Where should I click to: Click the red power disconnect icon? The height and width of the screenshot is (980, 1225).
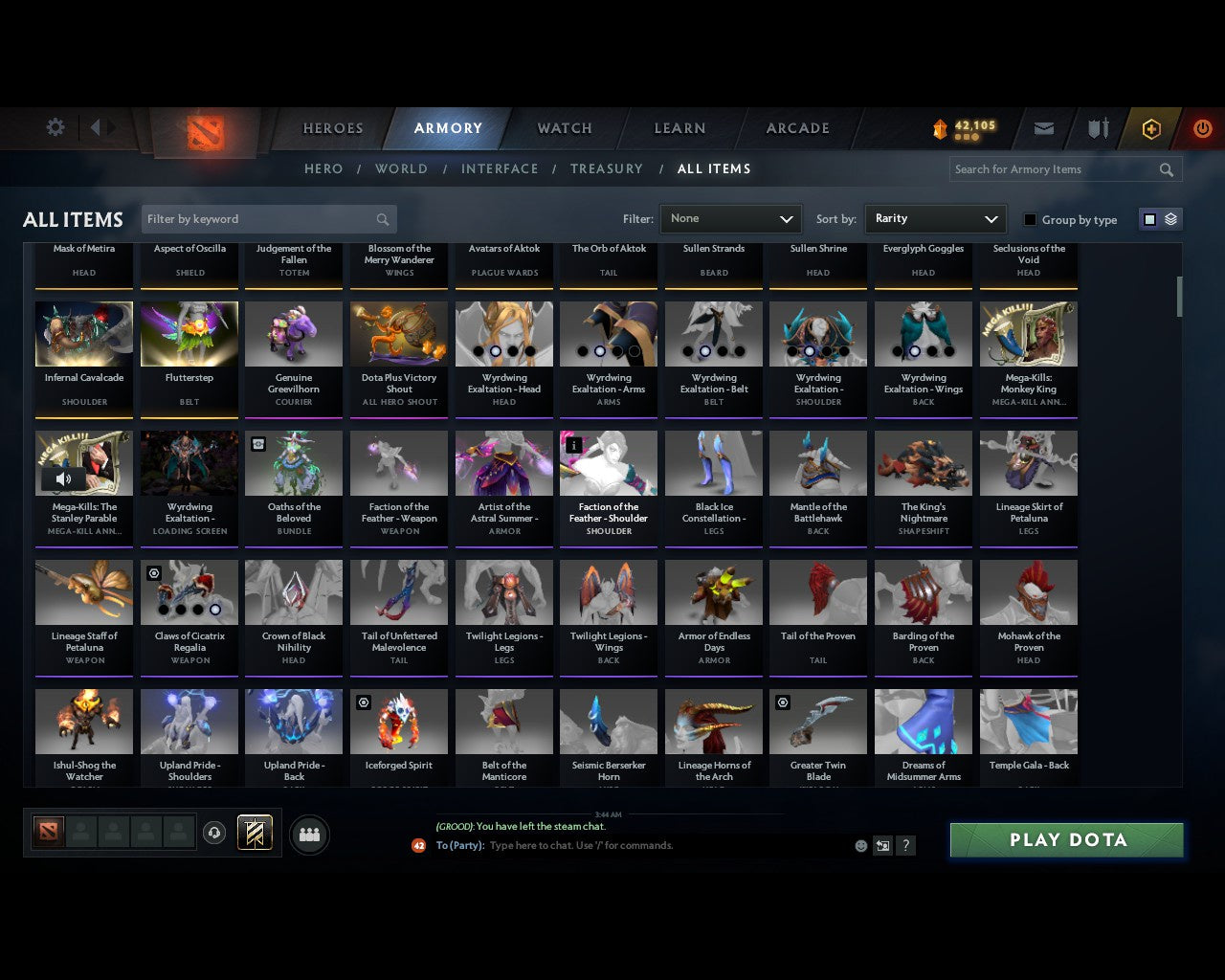[x=1203, y=128]
